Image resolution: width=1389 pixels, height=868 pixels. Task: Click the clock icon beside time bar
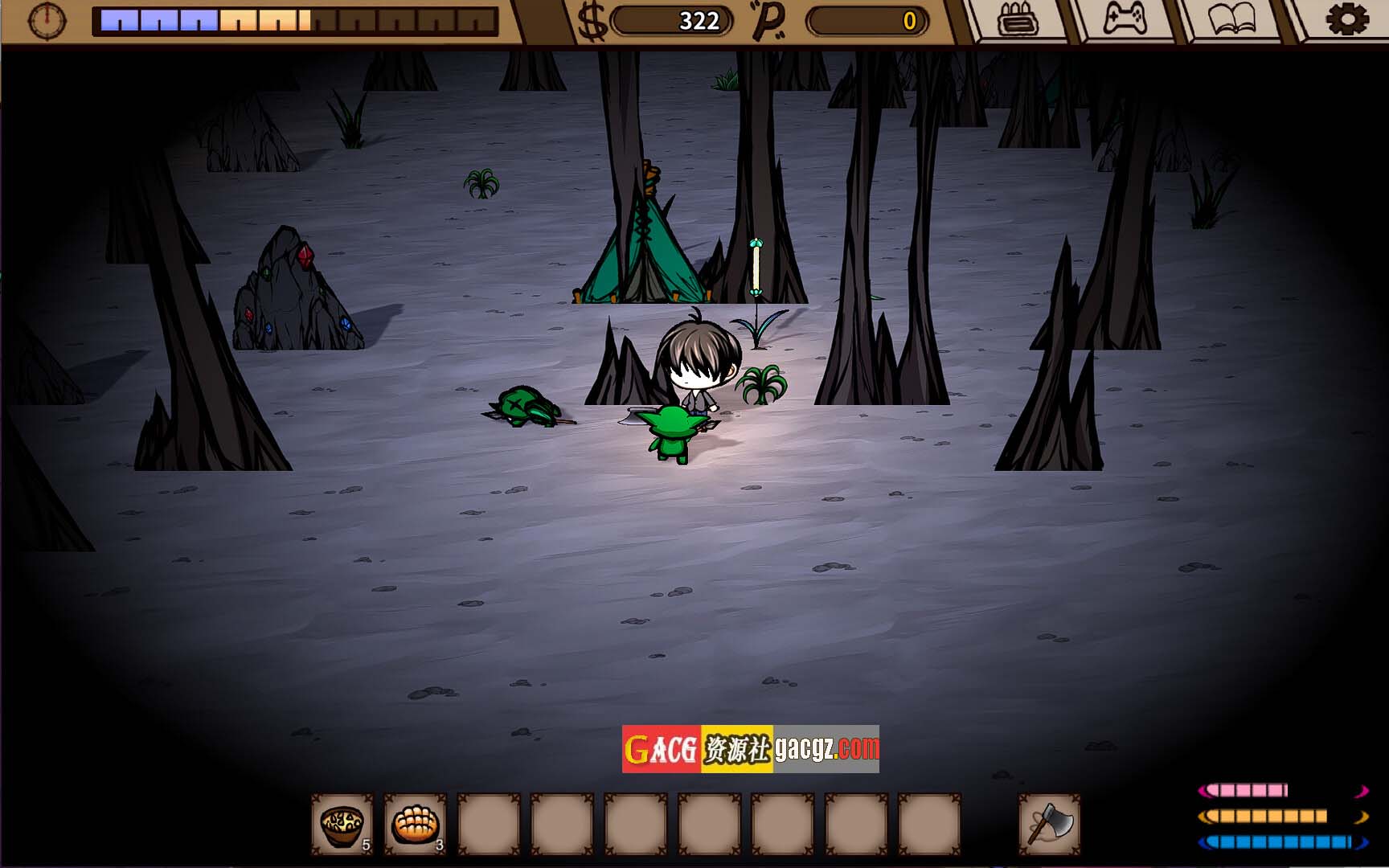pyautogui.click(x=47, y=20)
